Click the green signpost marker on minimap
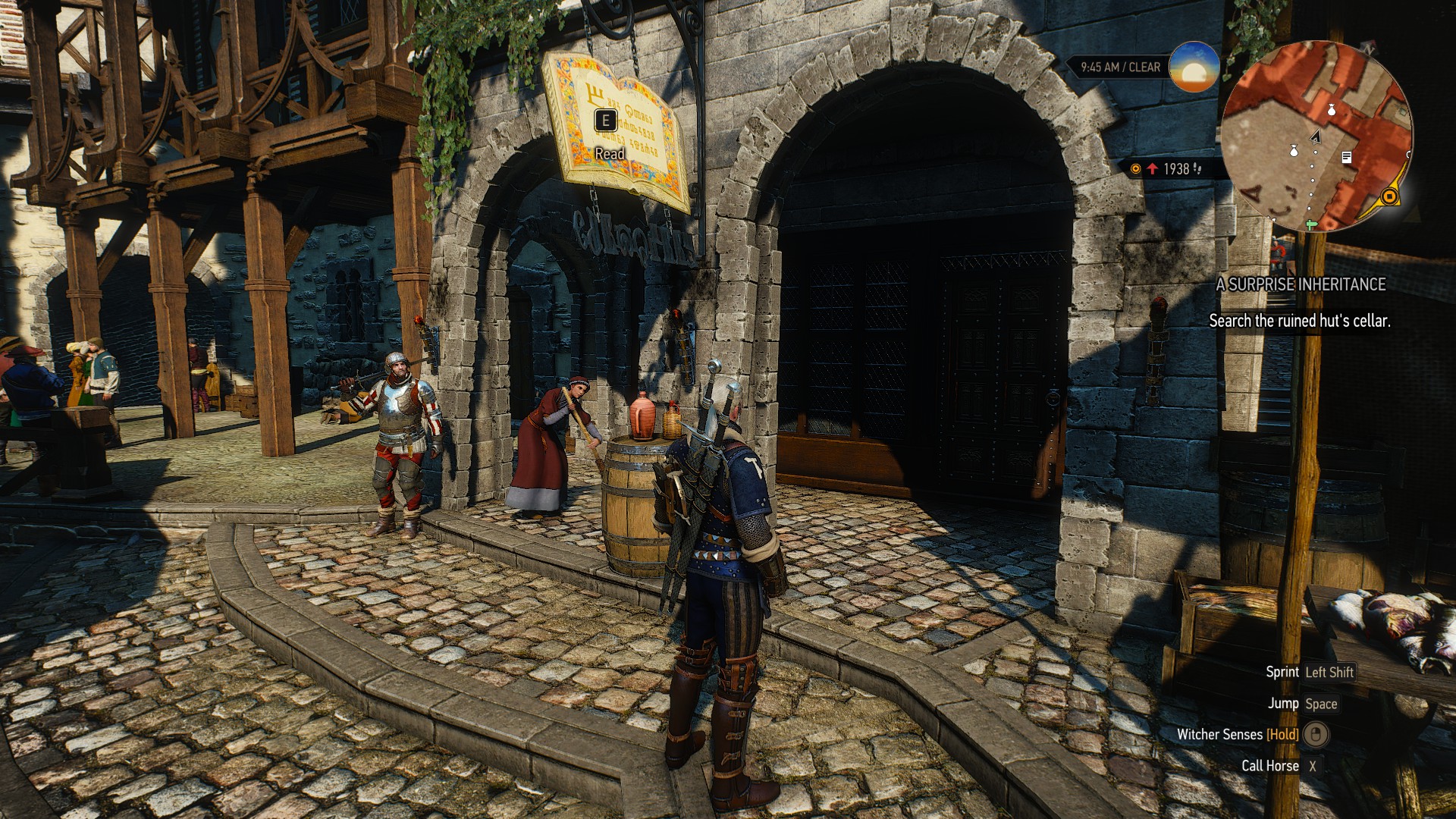 click(1311, 224)
